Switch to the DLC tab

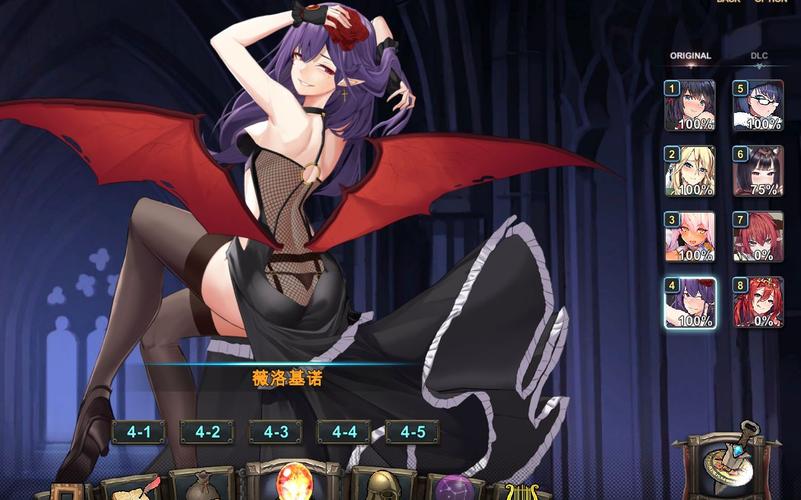pyautogui.click(x=759, y=56)
